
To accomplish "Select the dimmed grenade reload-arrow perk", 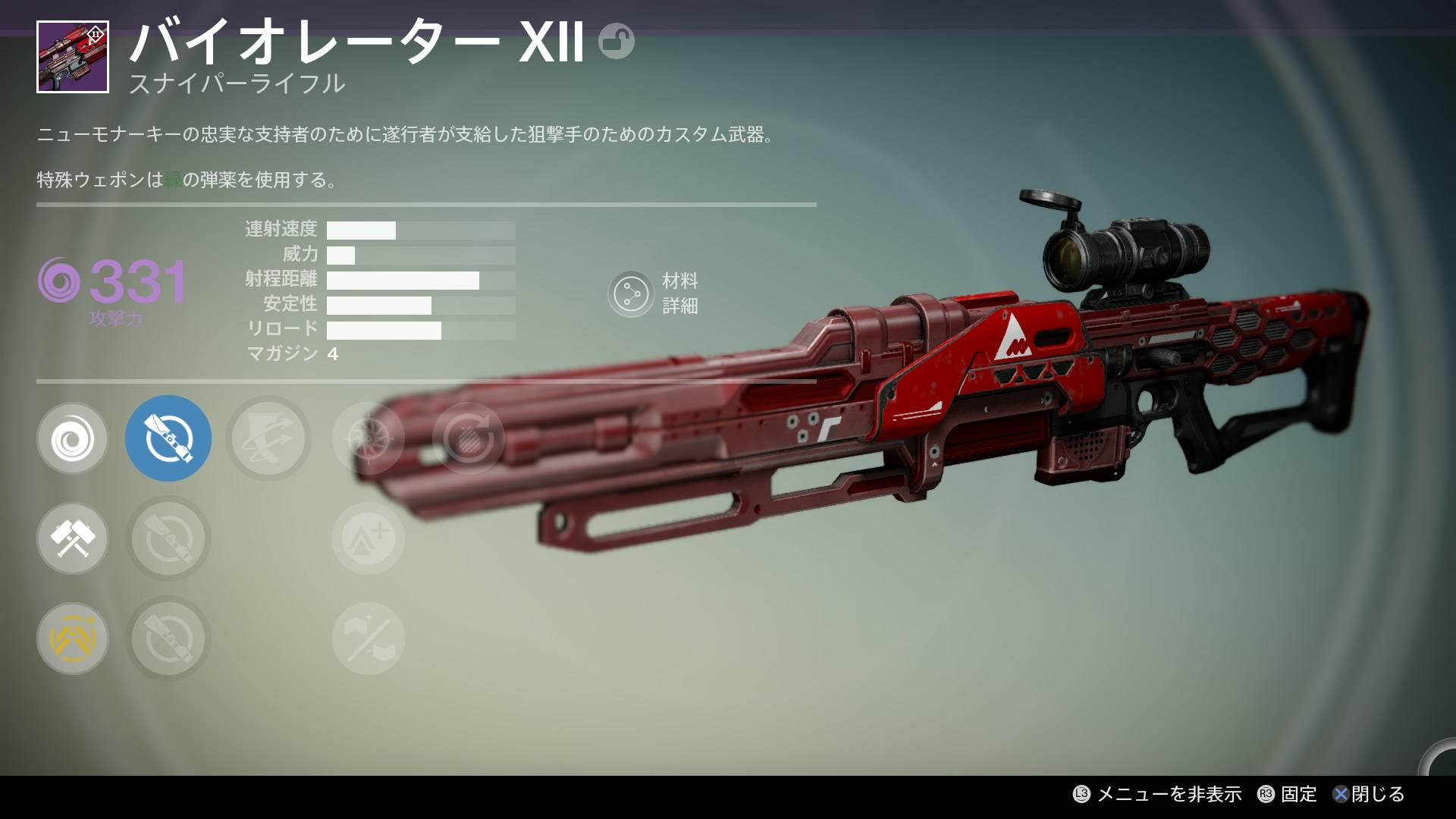I will click(468, 438).
